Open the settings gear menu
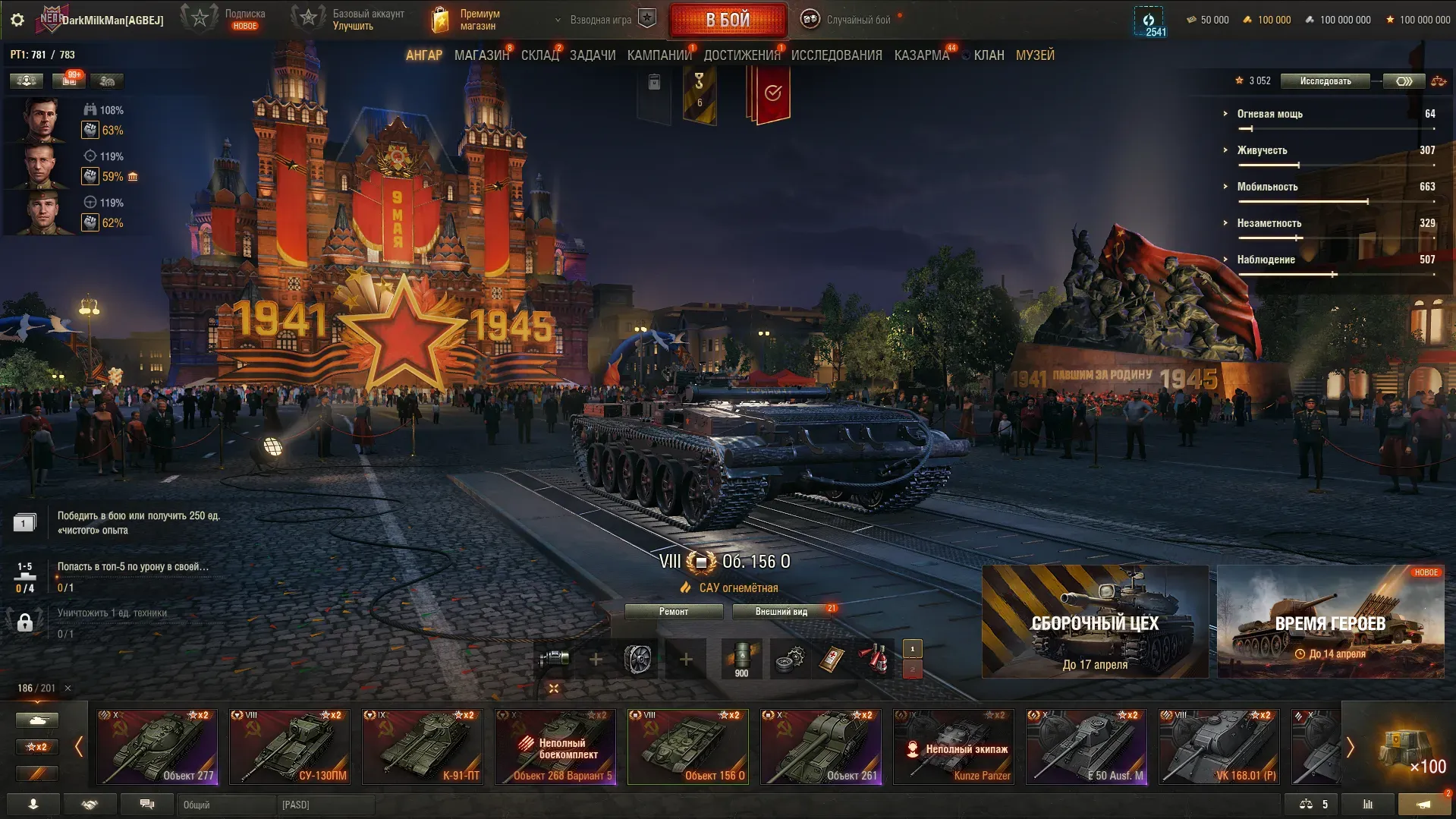Viewport: 1456px width, 819px height. pos(17,20)
